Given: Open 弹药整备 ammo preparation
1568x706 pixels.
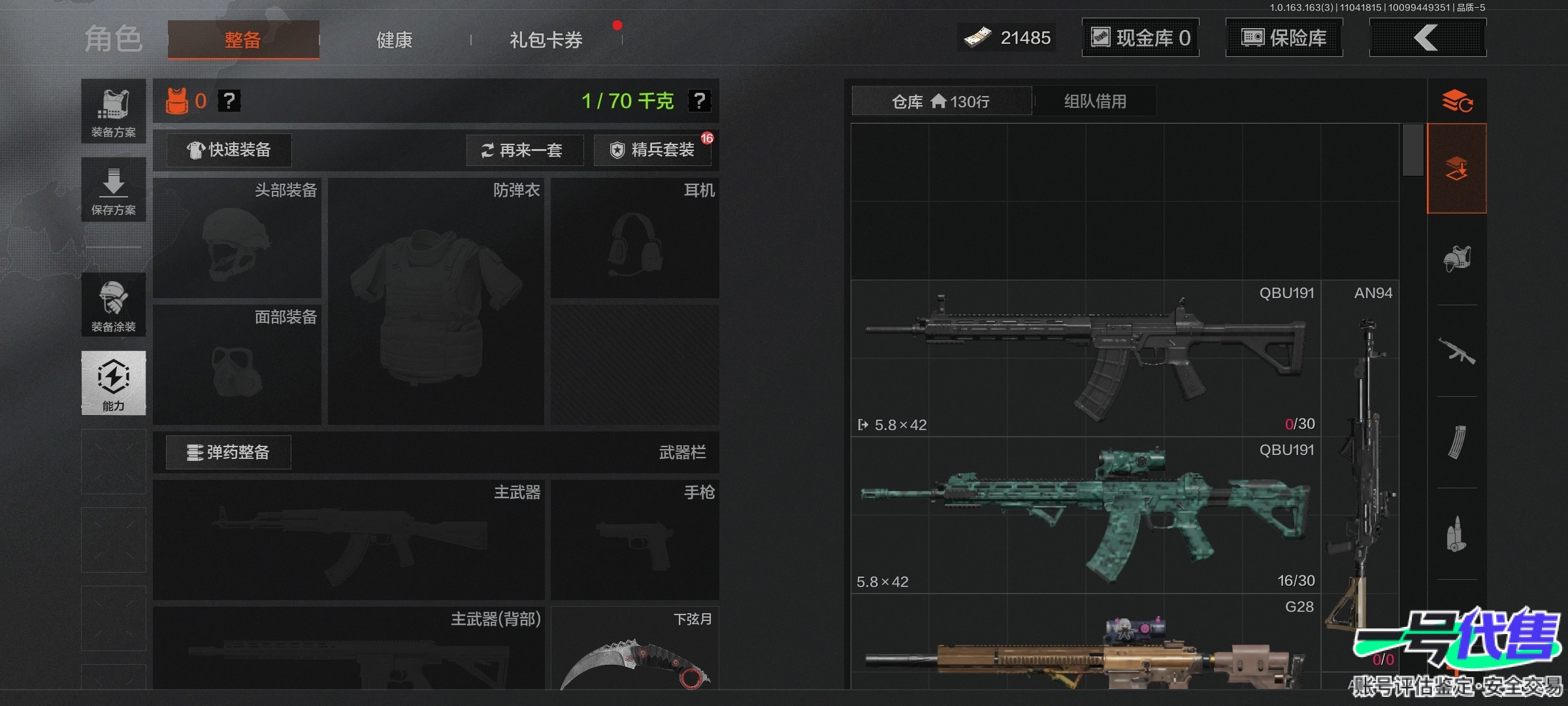Looking at the screenshot, I should (229, 452).
